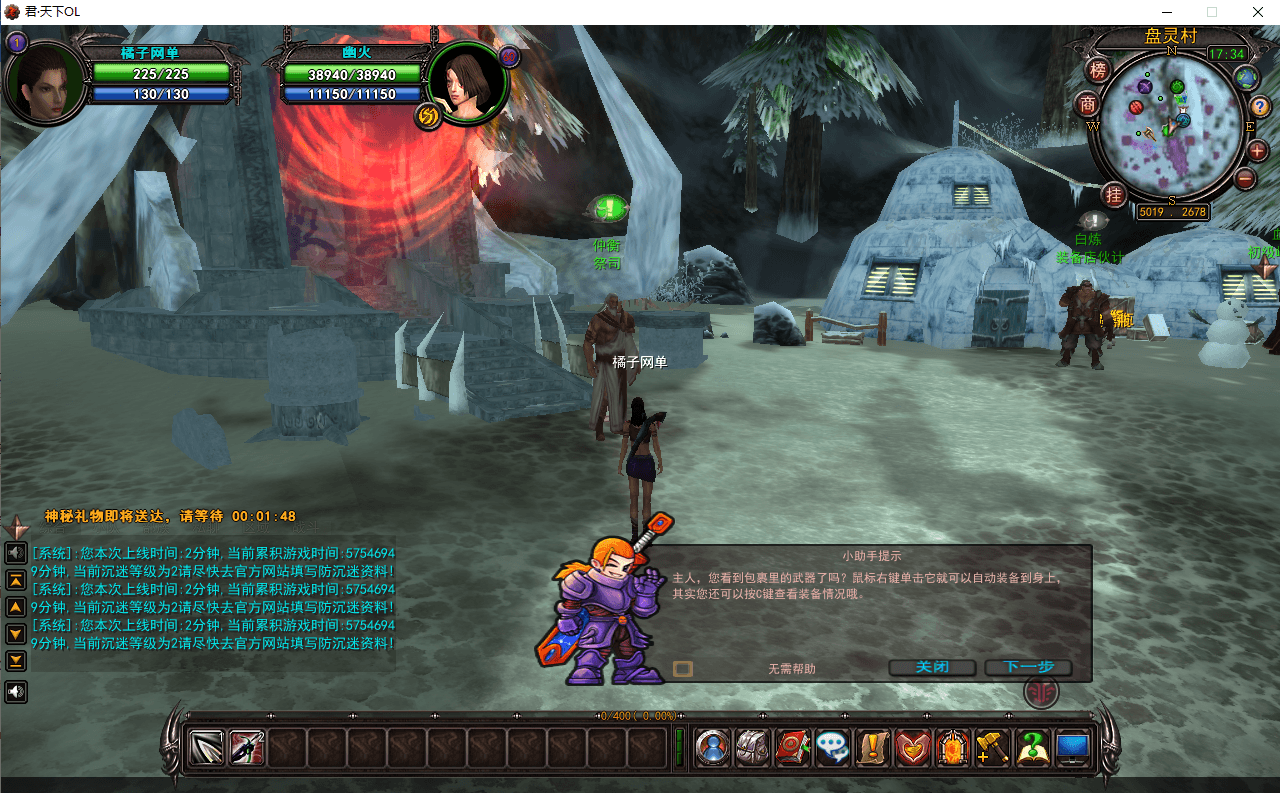Close the helper tip with 关闭
Viewport: 1280px width, 793px height.
tap(931, 668)
